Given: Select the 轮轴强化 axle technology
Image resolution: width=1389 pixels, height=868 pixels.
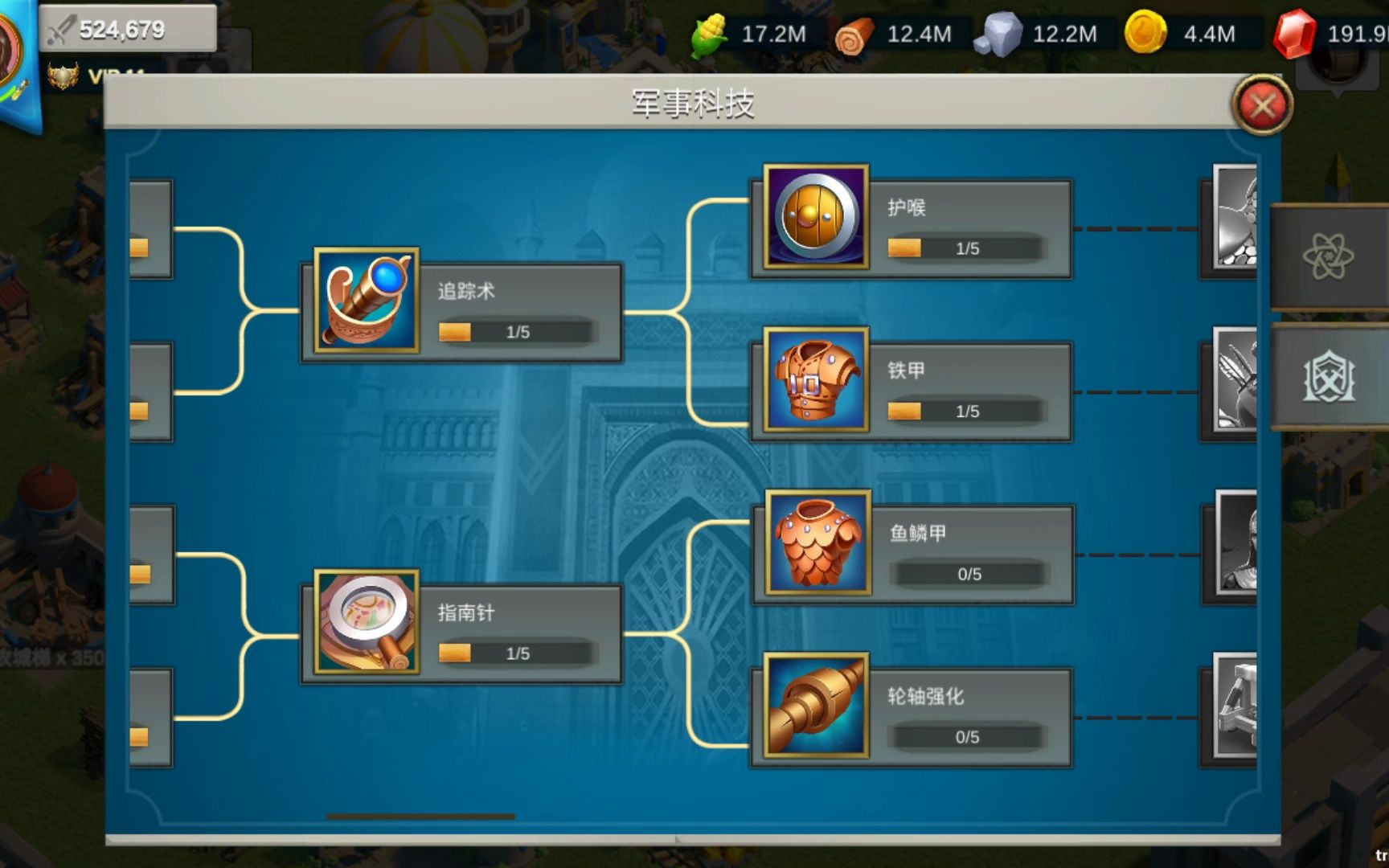Looking at the screenshot, I should click(817, 707).
